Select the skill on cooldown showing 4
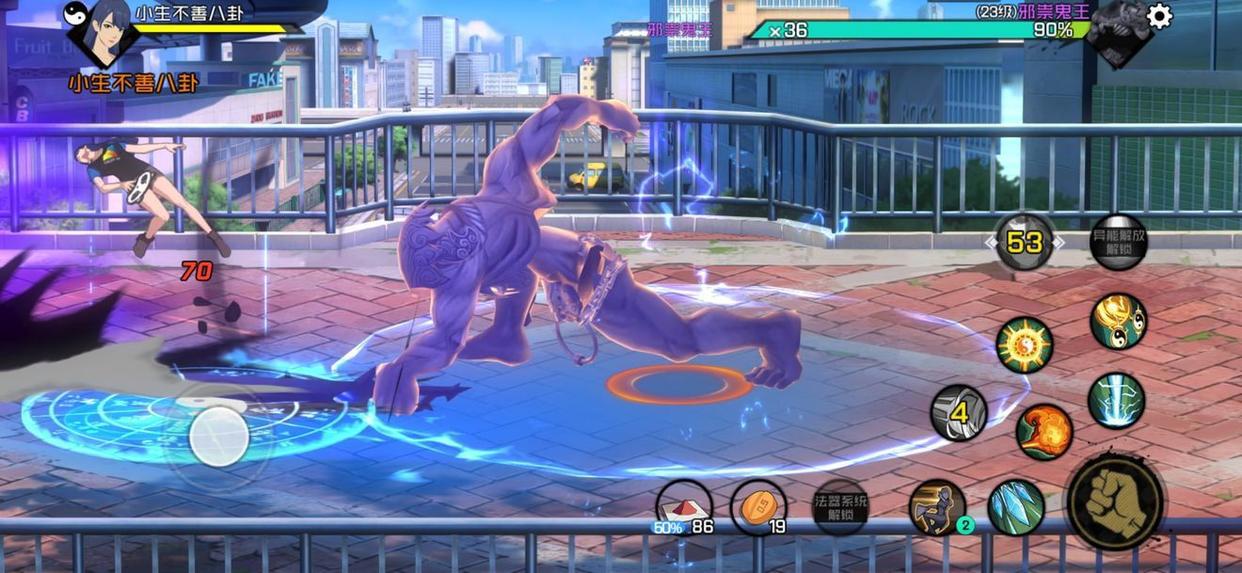Screen dimensions: 1242x573 959,412
